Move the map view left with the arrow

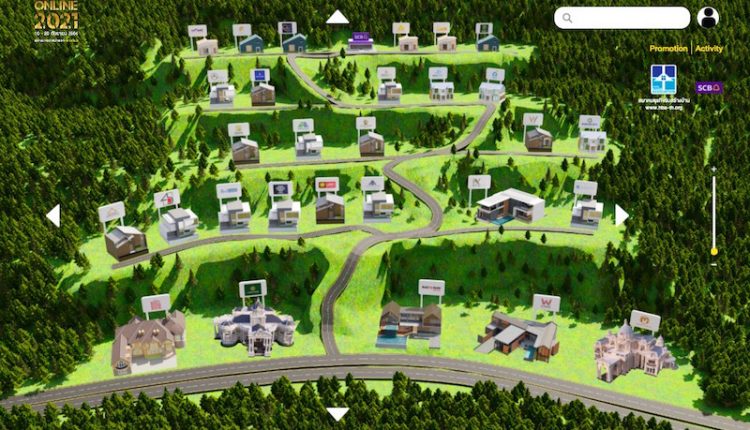point(53,215)
